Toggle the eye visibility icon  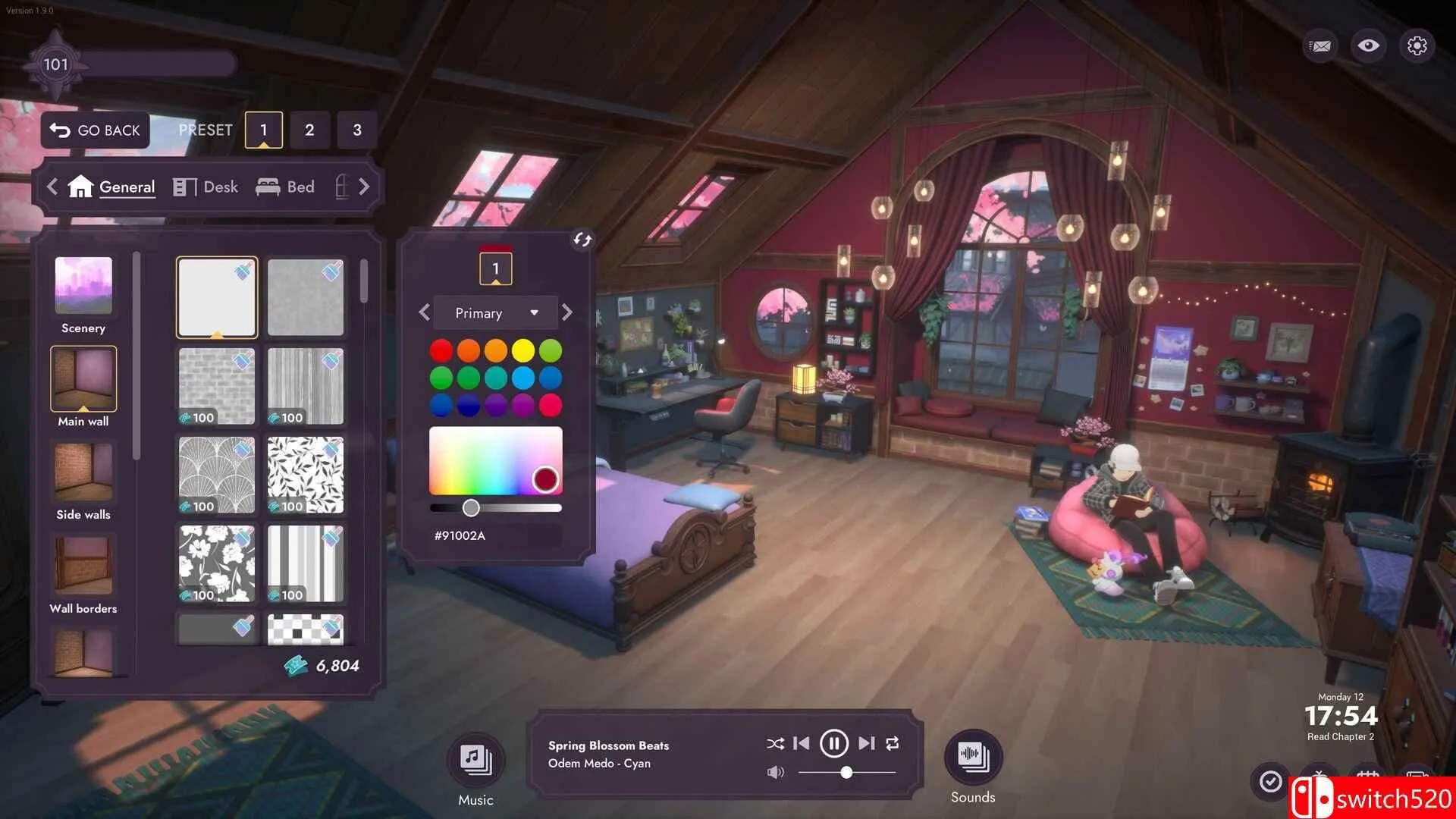[x=1368, y=46]
